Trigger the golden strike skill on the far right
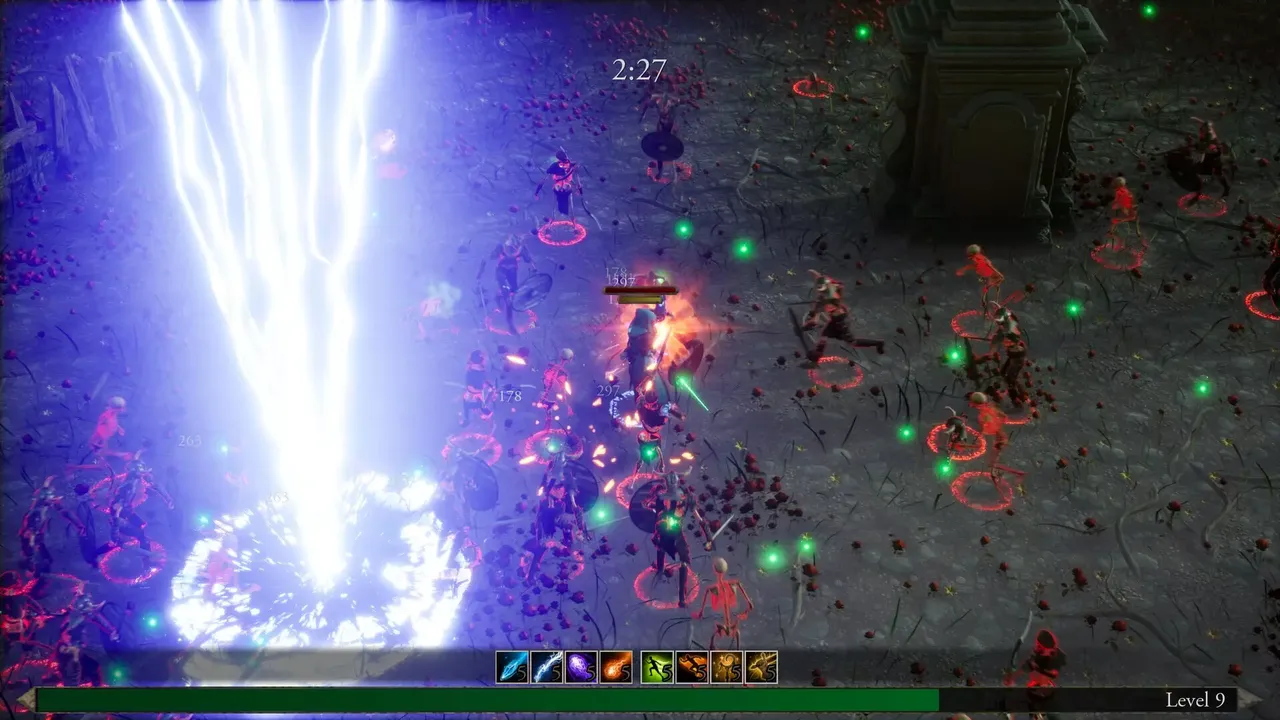The width and height of the screenshot is (1280, 720). 760,665
